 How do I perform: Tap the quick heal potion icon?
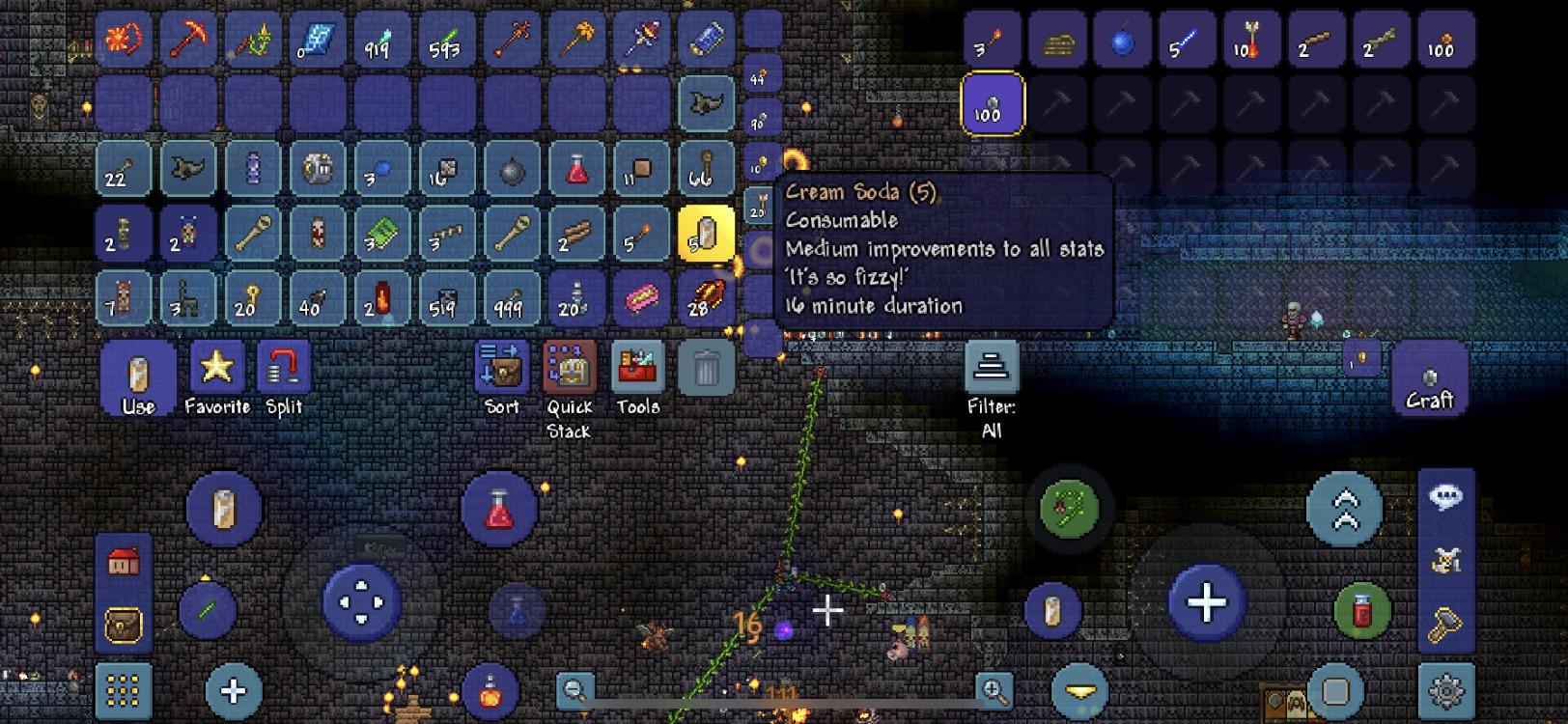497,507
